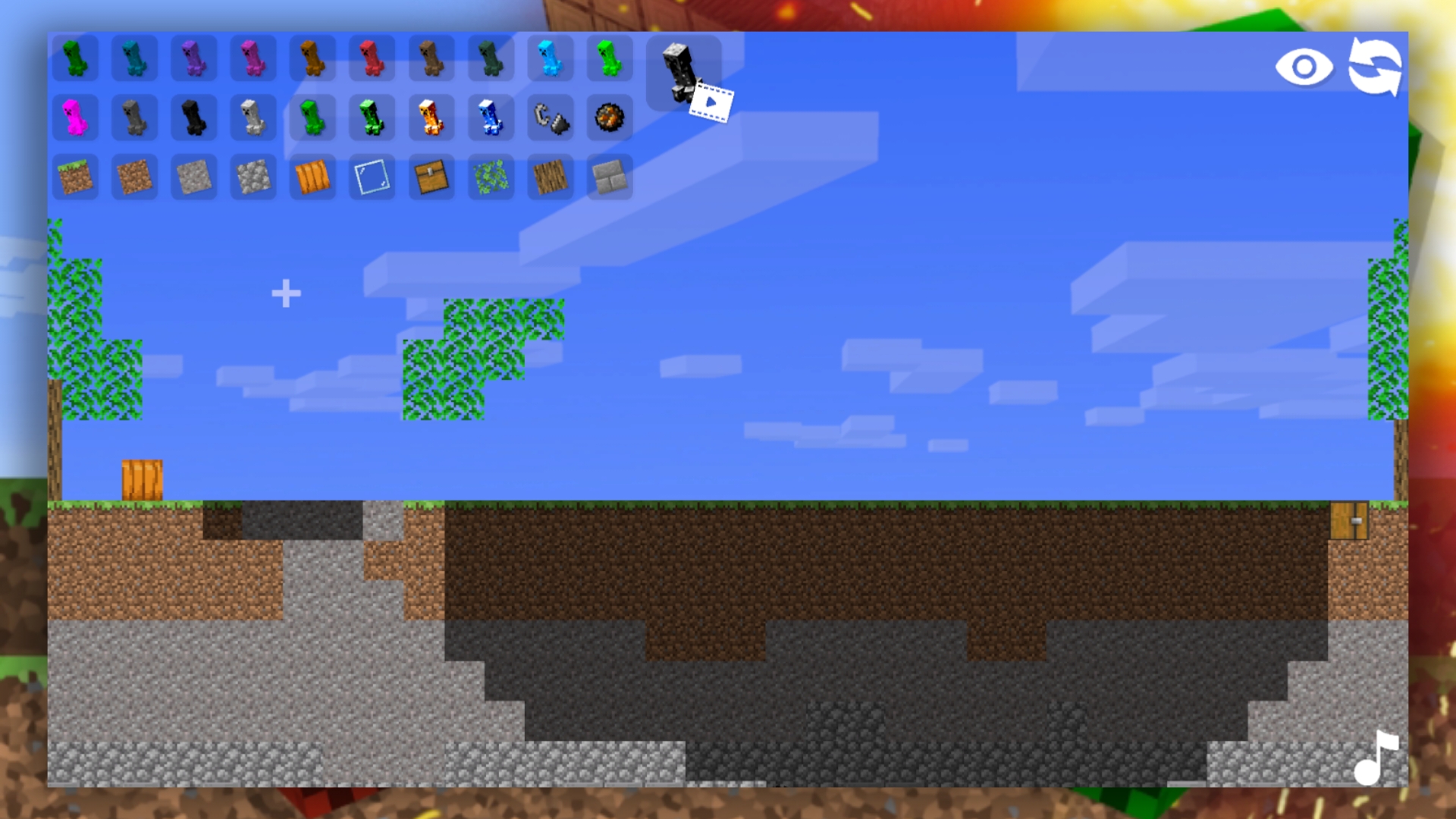Screen dimensions: 1456x819
Task: Pick the dirt block
Action: click(134, 177)
